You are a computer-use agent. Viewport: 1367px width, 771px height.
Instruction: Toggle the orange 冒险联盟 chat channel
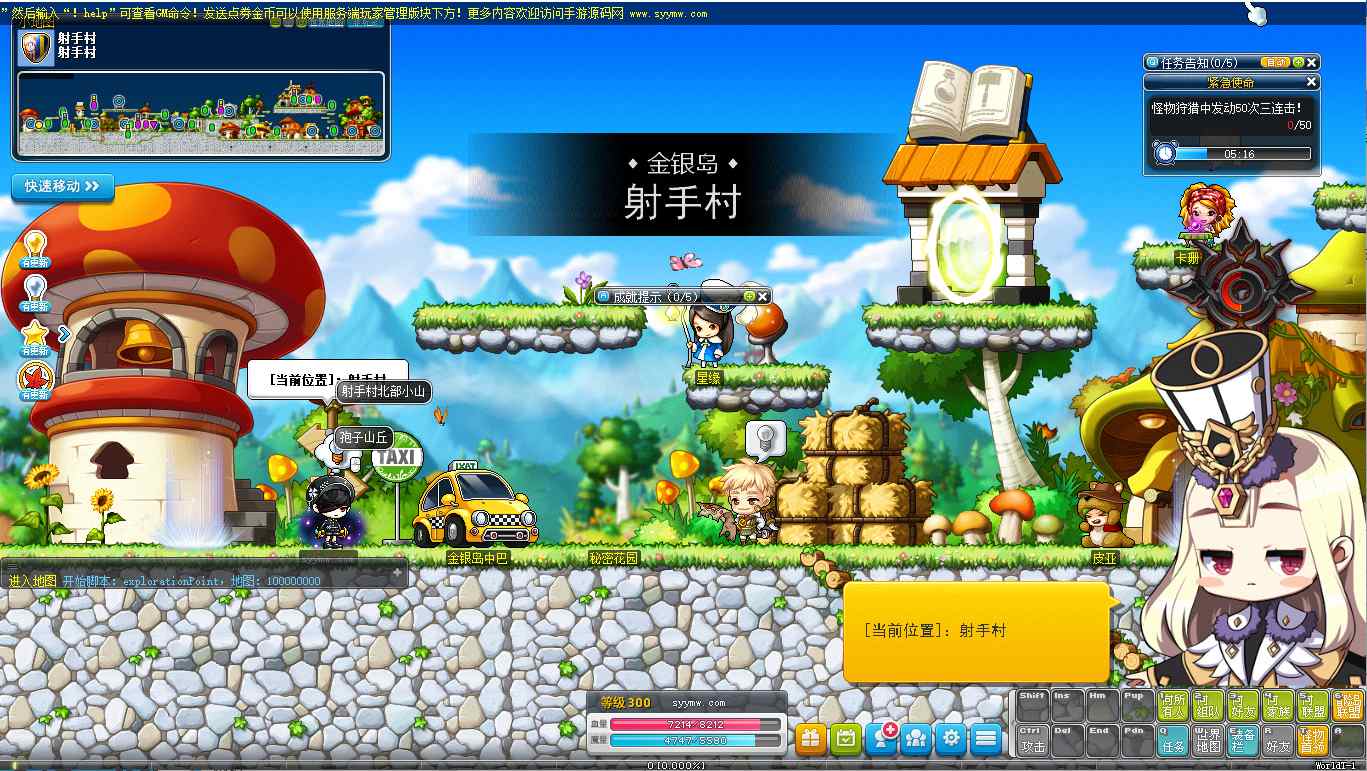(x=1347, y=705)
